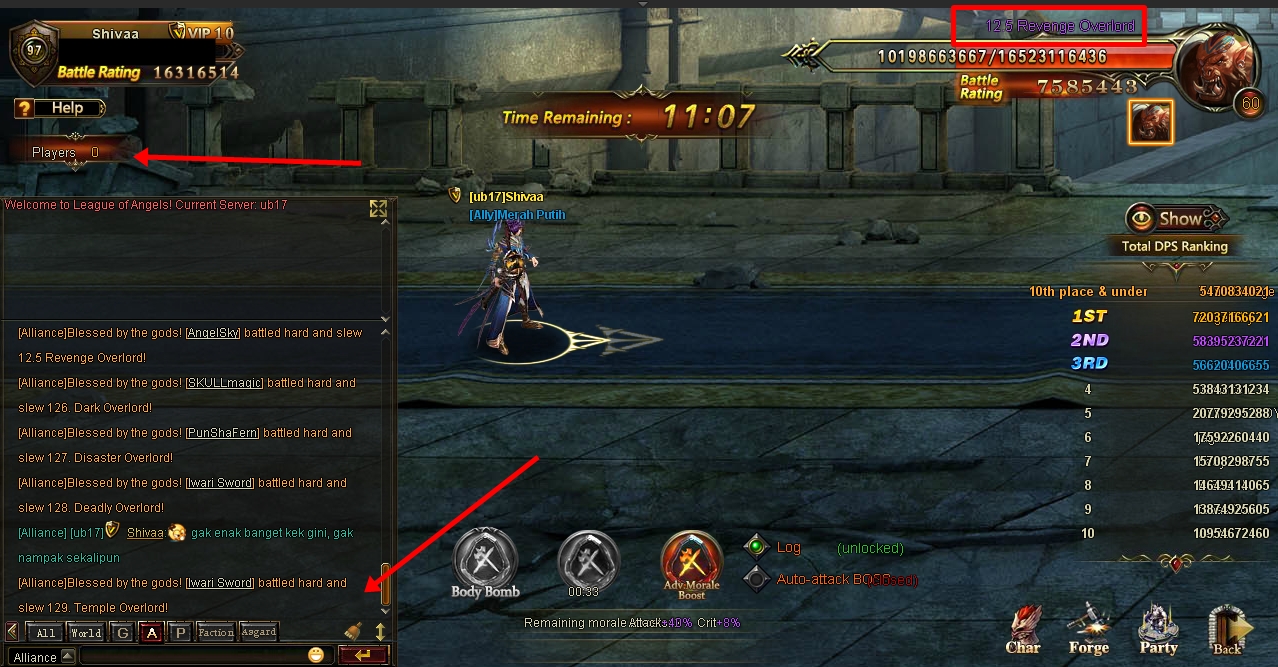This screenshot has height=667, width=1278.
Task: Enable Auto-attack Boss toggle
Action: click(757, 579)
